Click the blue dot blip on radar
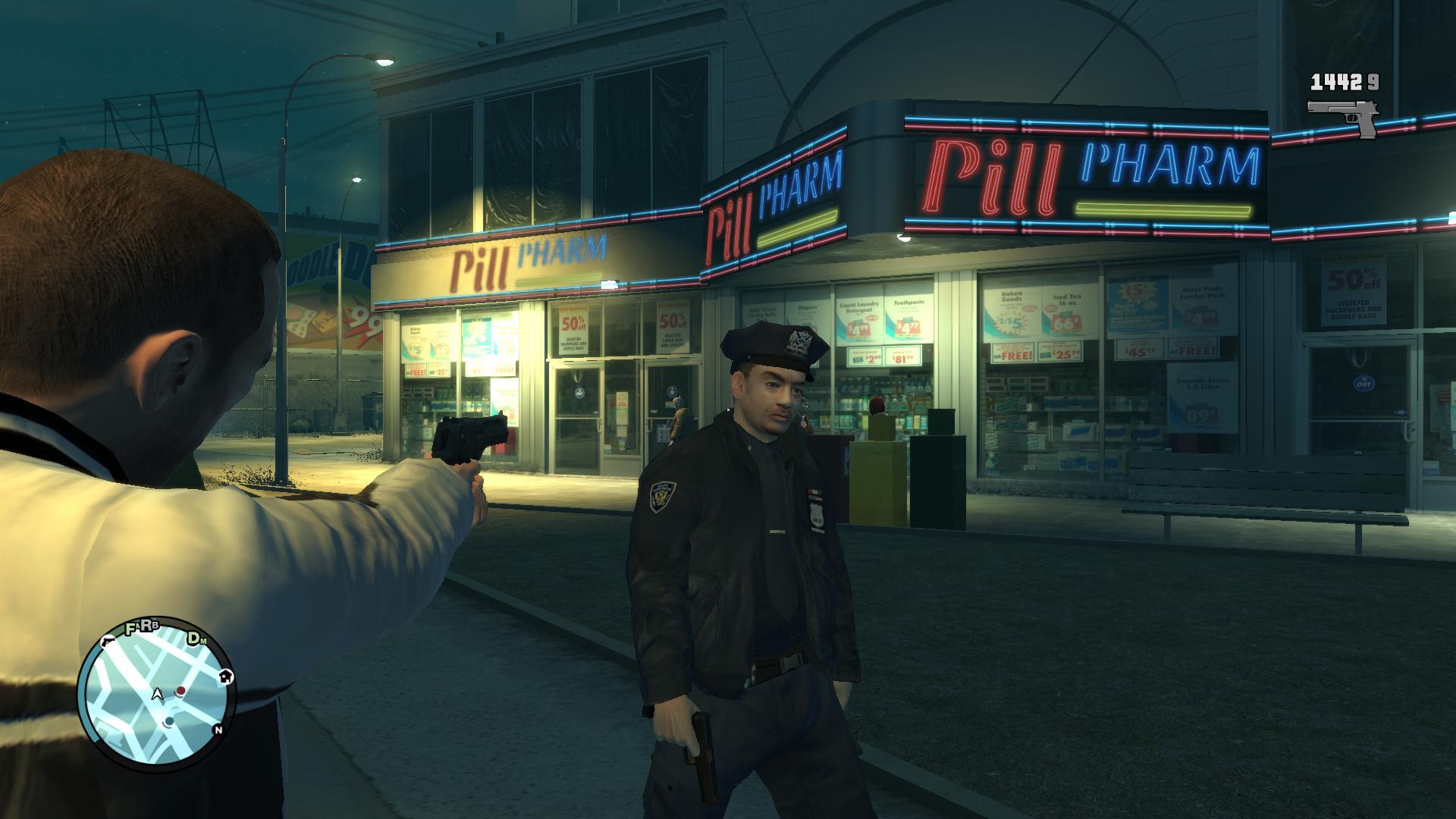 tap(169, 721)
